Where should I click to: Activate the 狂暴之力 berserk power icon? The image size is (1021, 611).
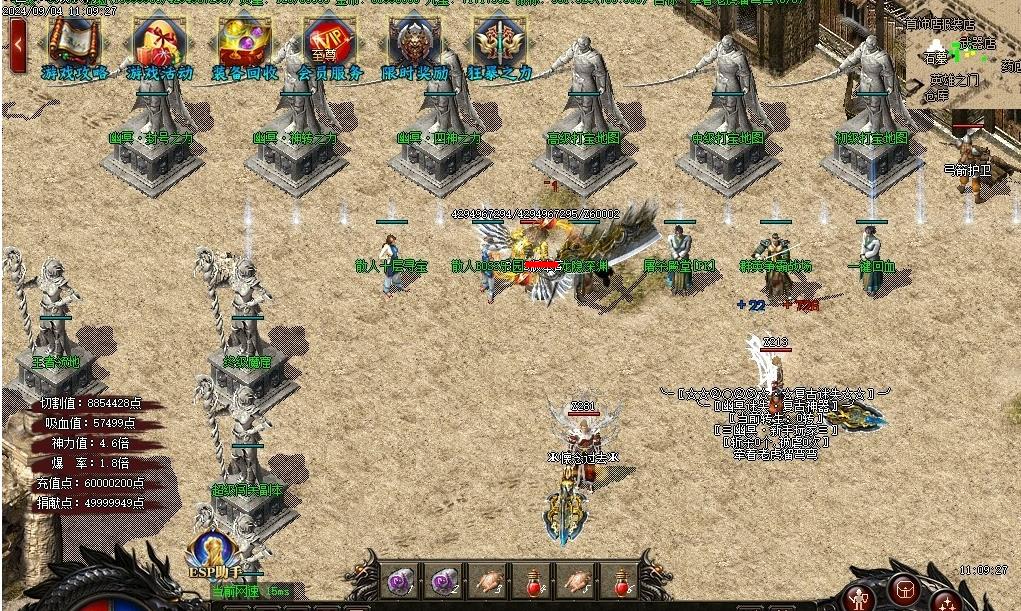point(498,44)
